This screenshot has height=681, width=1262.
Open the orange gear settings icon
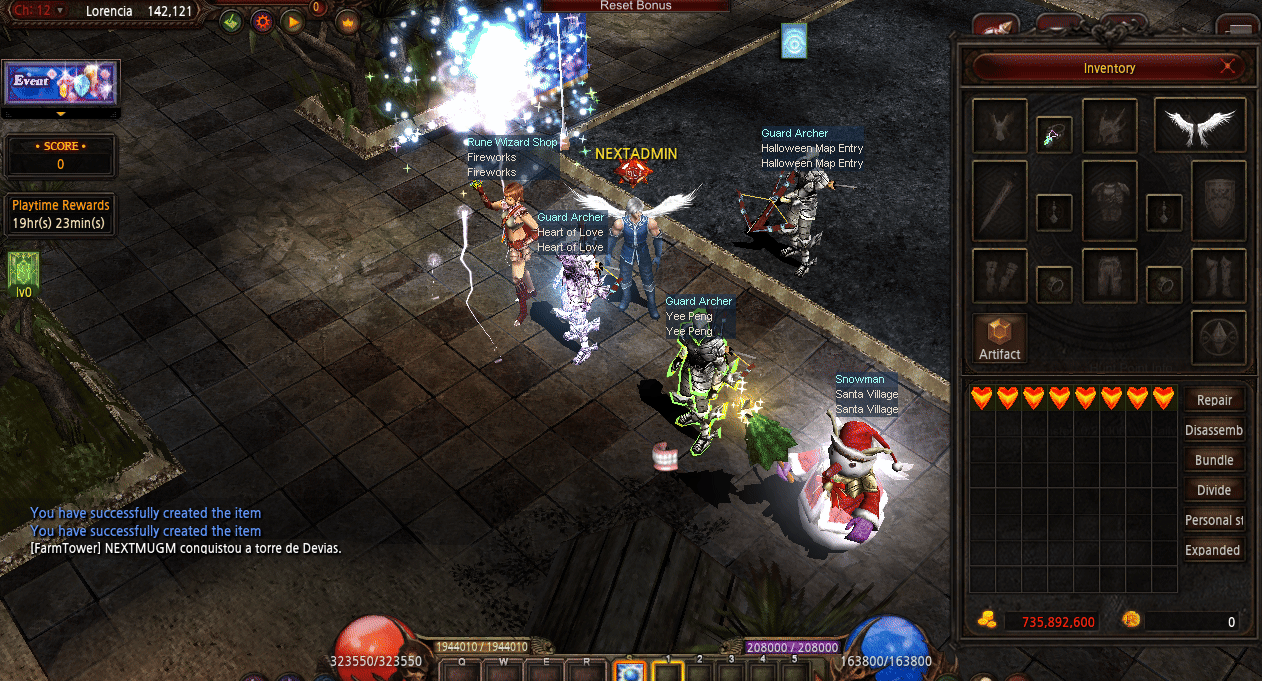[262, 21]
